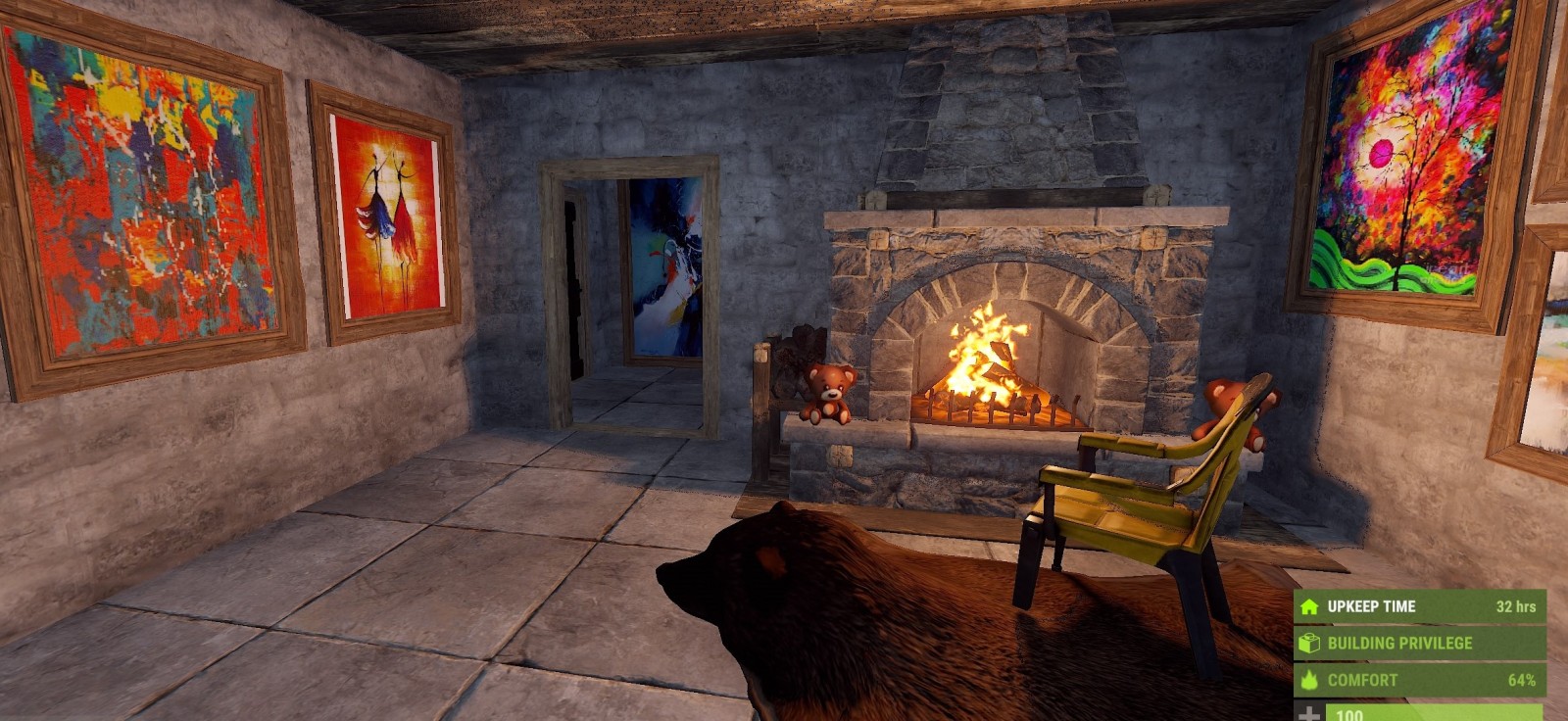Click the Building Privilege status indicator
This screenshot has height=721, width=1568.
[1418, 644]
